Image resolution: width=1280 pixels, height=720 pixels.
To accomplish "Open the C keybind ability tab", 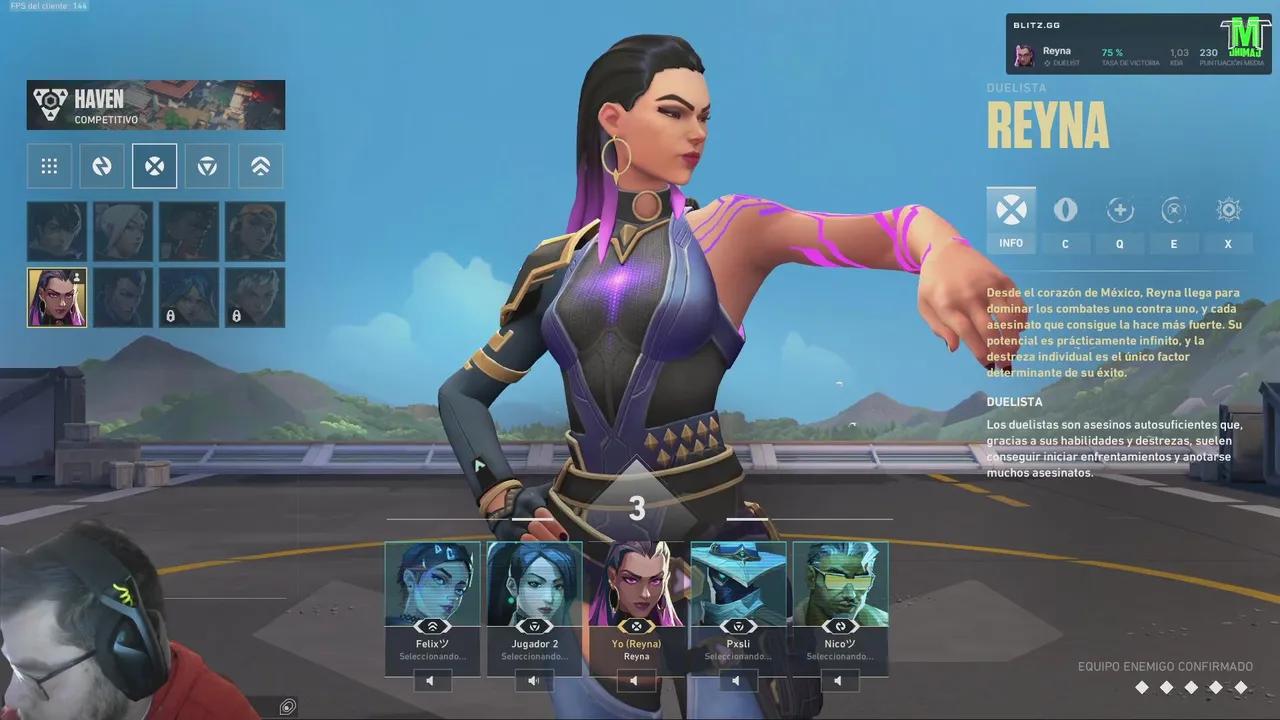I will (x=1065, y=243).
